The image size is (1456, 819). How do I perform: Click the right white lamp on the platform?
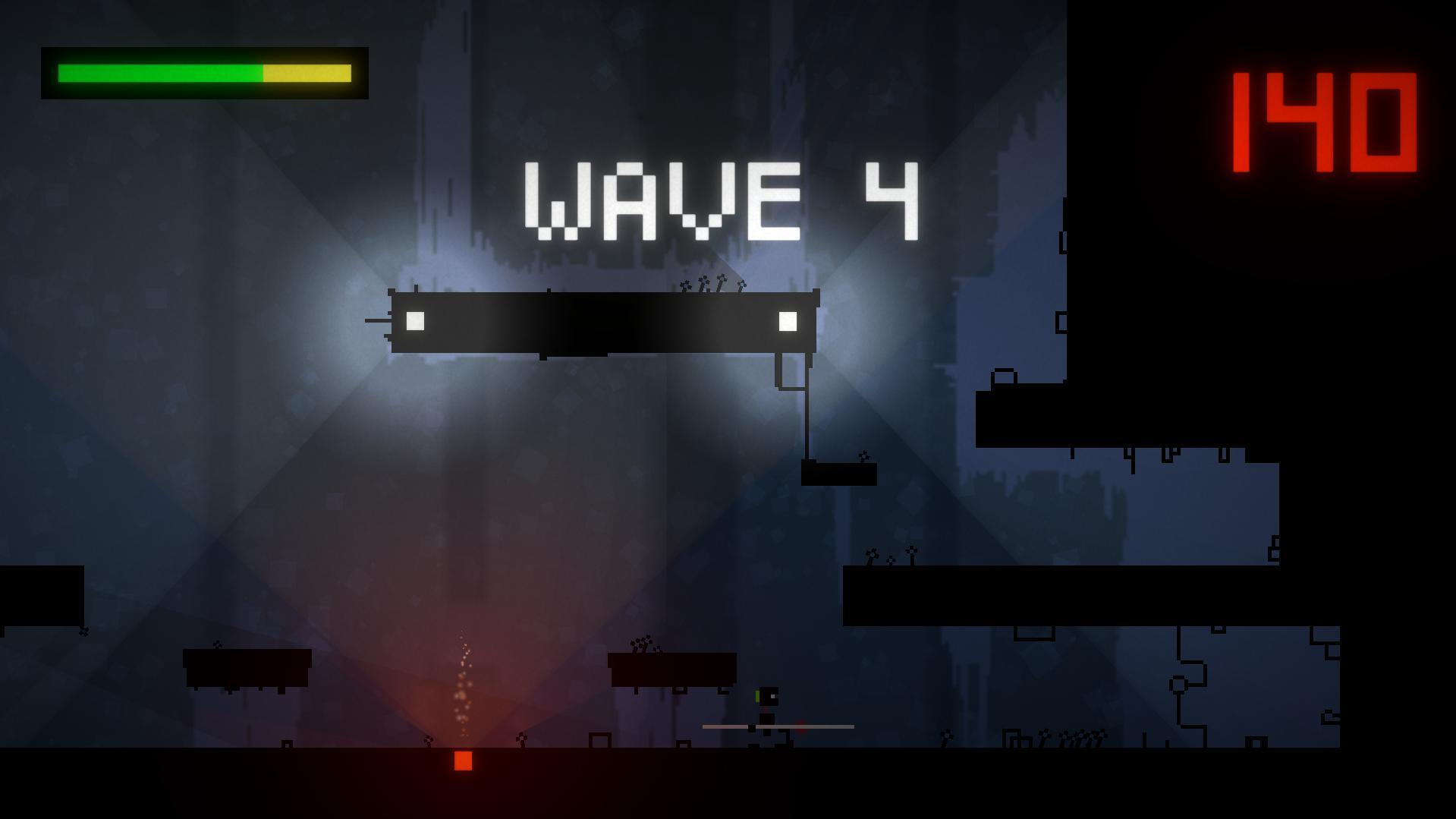787,321
